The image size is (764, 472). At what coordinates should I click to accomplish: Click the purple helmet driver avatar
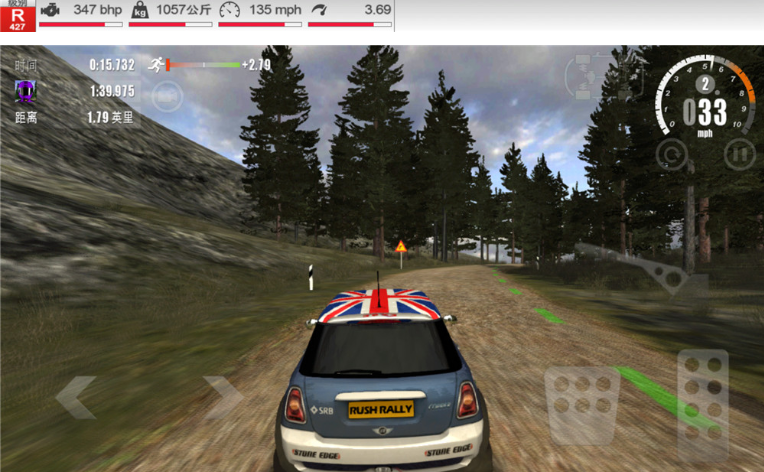point(24,91)
